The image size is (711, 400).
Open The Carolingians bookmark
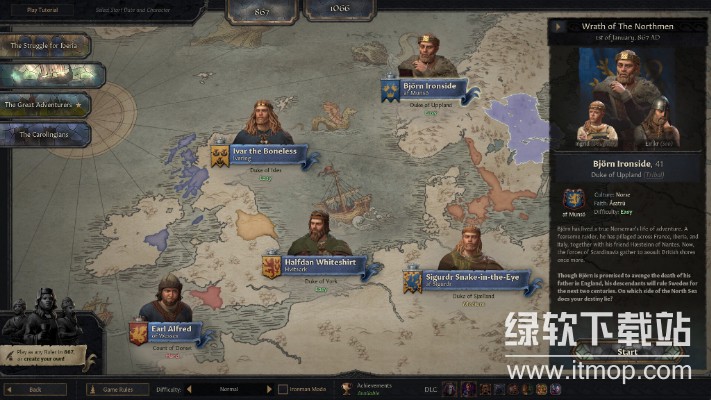[47, 133]
